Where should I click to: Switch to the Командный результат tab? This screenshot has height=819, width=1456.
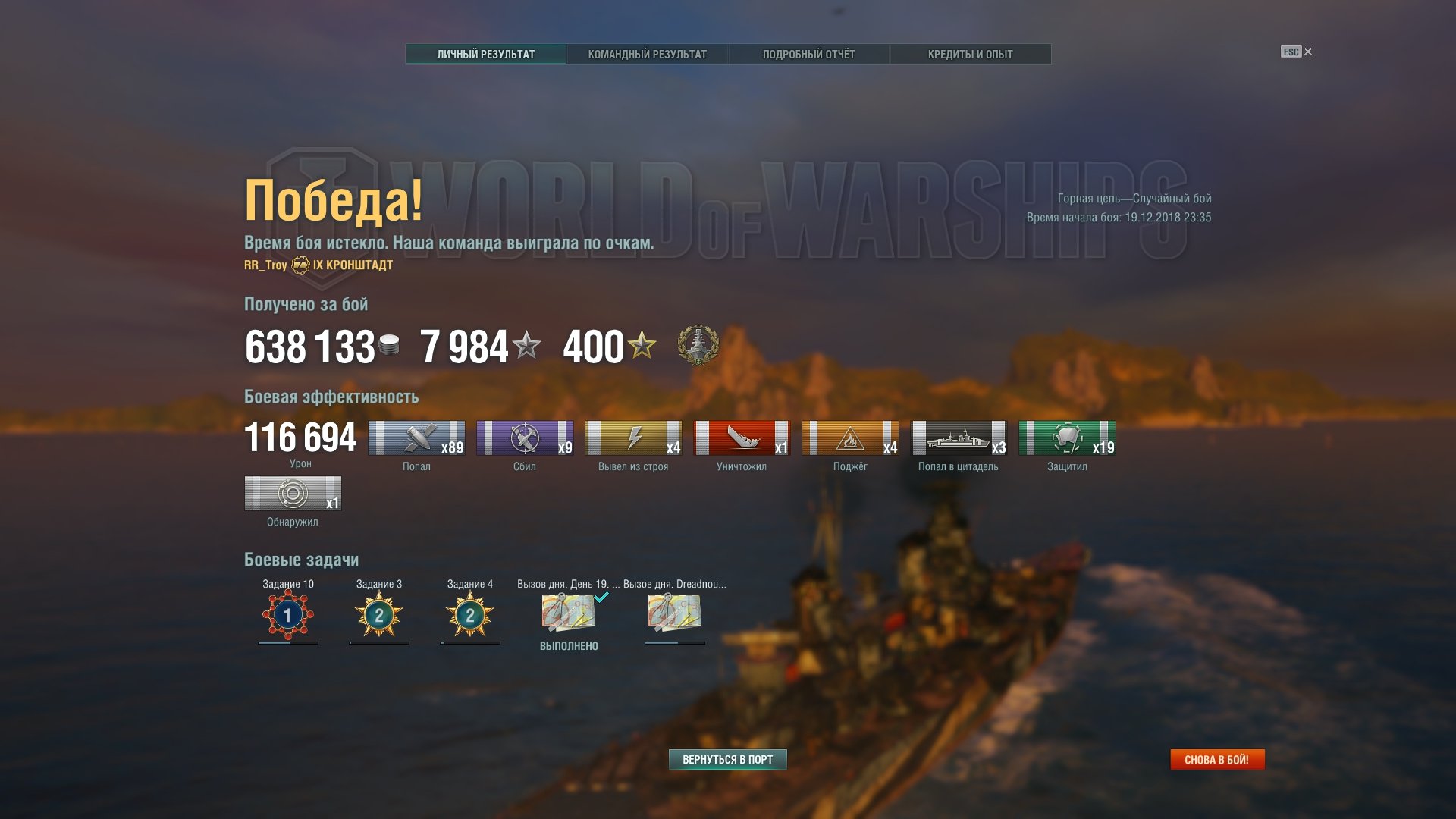click(647, 55)
